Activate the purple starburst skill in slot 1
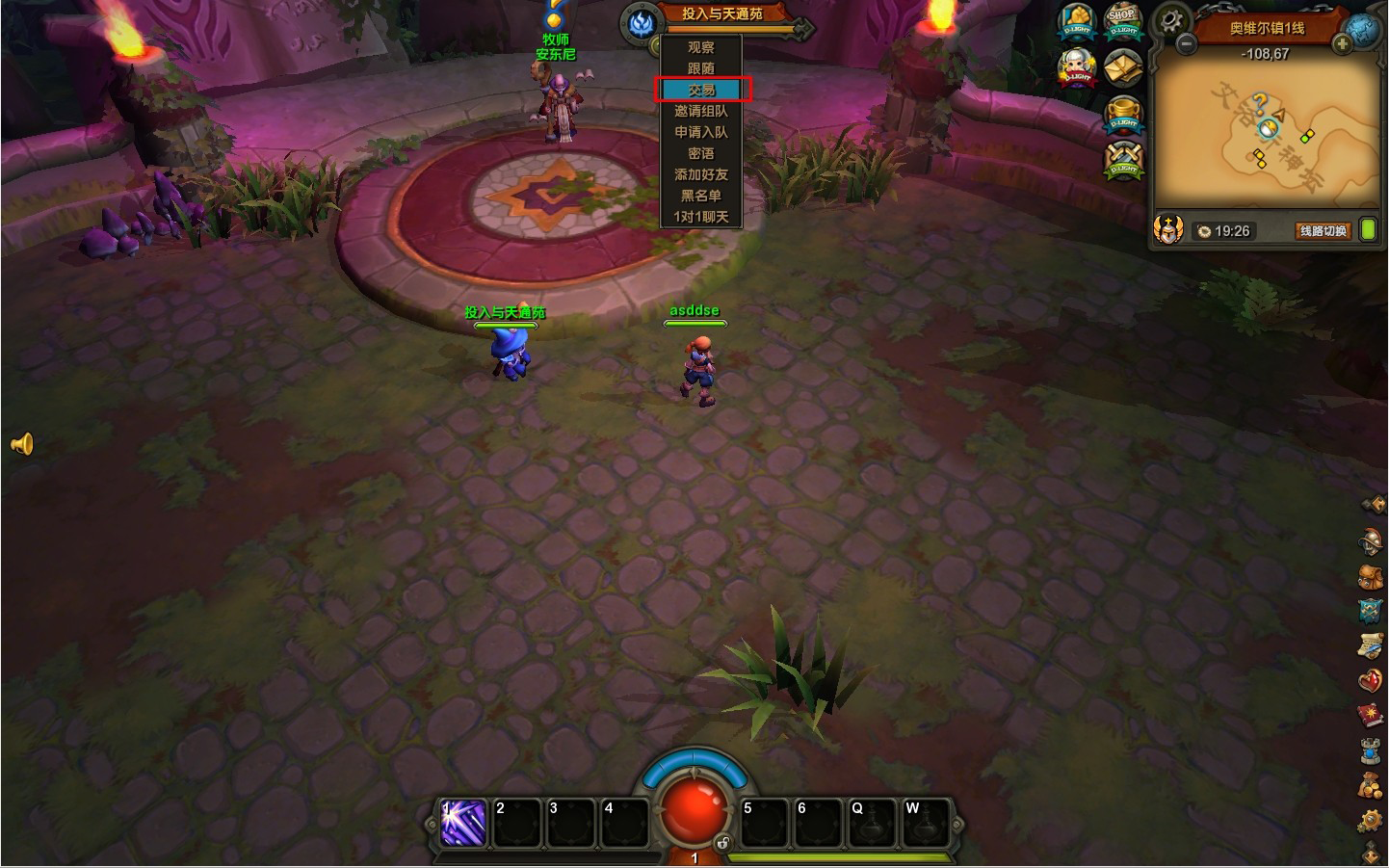This screenshot has height=868, width=1389. 463,824
